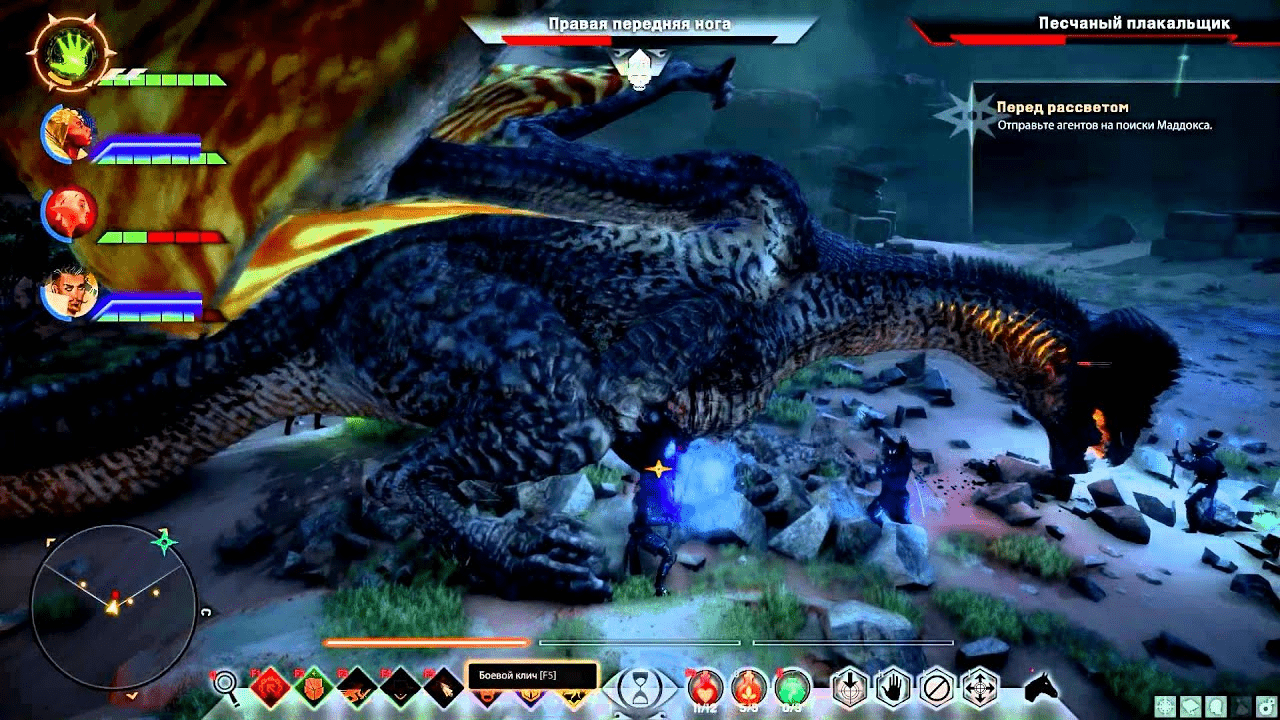Select the bald red-tinted party member portrait
This screenshot has height=720, width=1280.
(69, 213)
